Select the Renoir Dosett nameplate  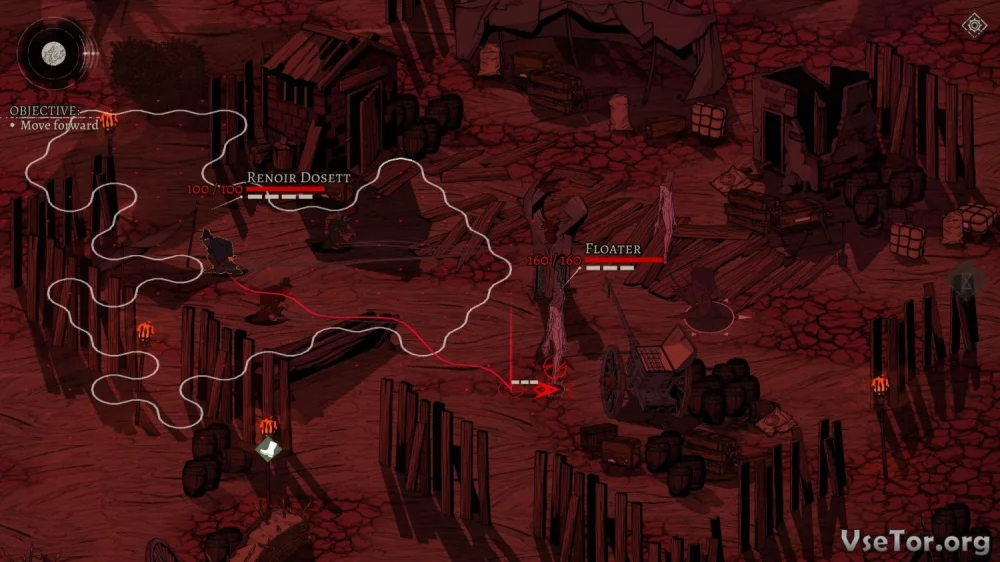[298, 177]
